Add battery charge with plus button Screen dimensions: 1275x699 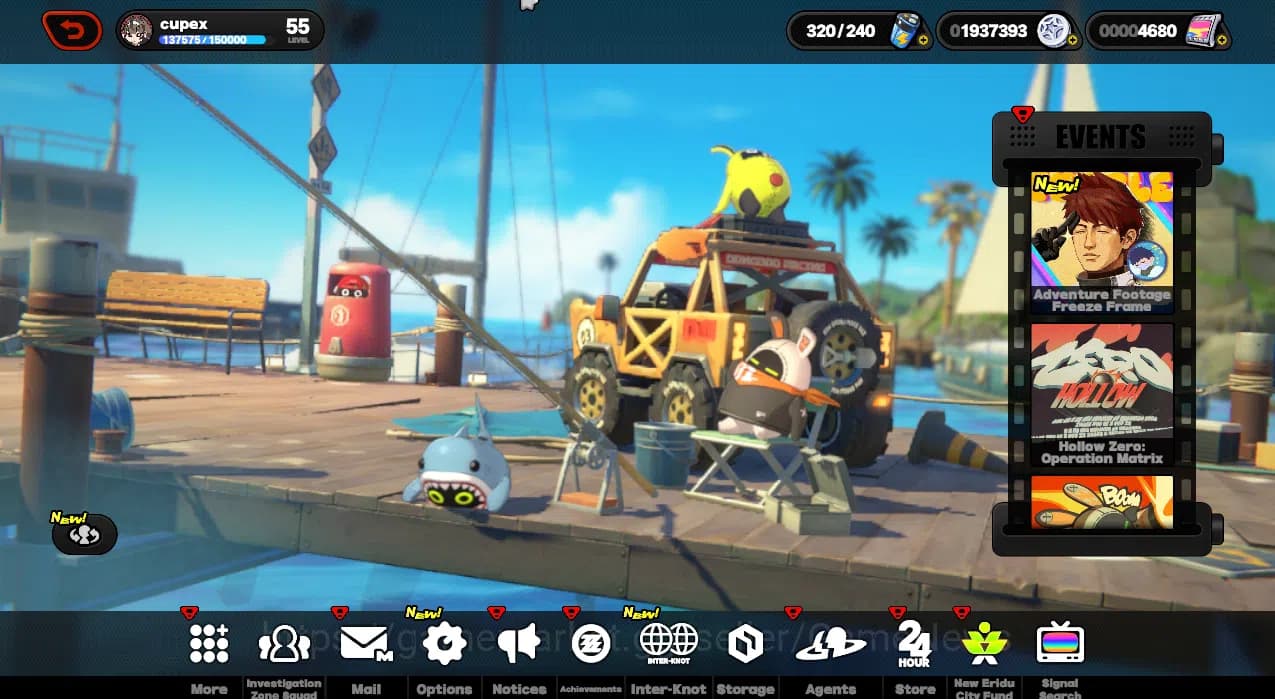click(922, 41)
